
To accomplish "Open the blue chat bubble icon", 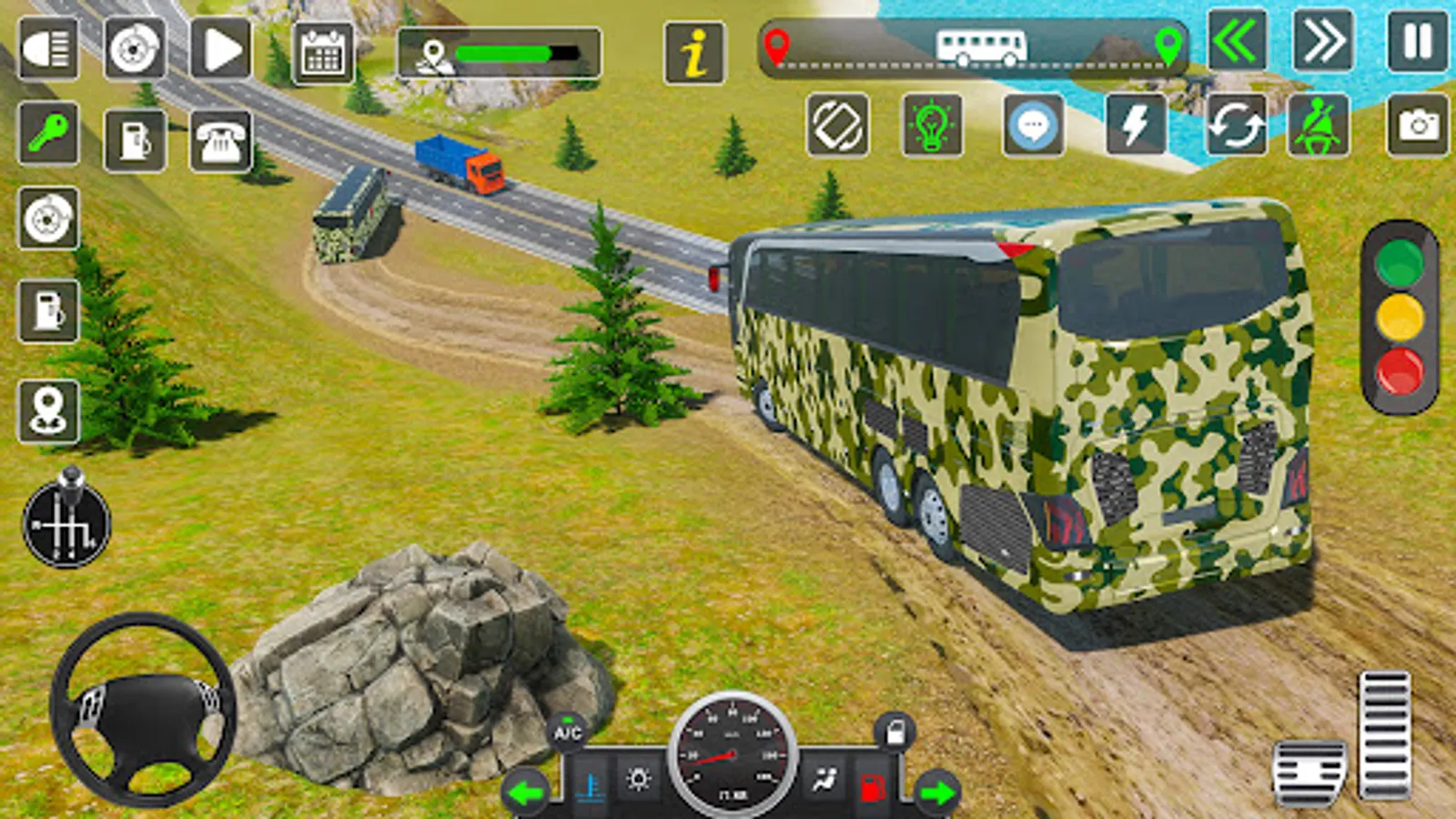I will click(x=1034, y=126).
